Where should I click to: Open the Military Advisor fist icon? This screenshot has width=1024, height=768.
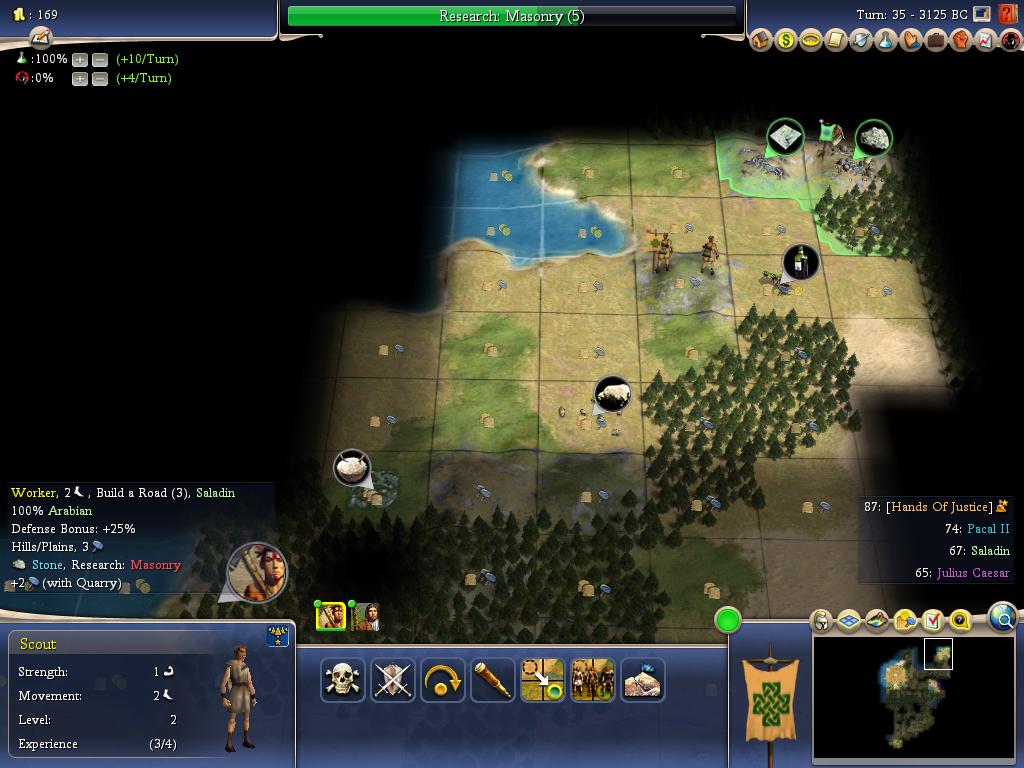961,41
